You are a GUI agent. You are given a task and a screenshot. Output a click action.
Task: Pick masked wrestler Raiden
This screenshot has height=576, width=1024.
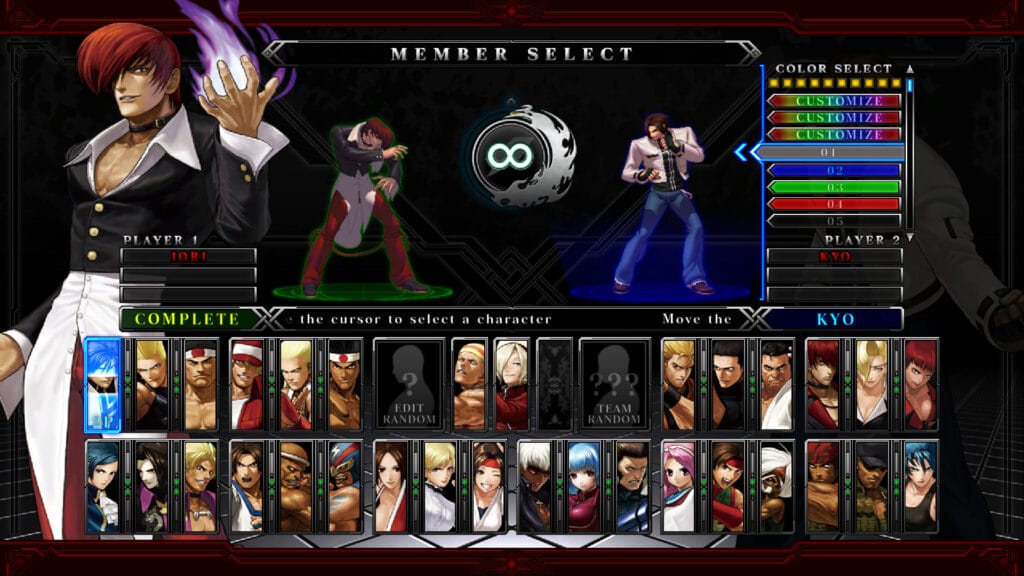pos(343,486)
